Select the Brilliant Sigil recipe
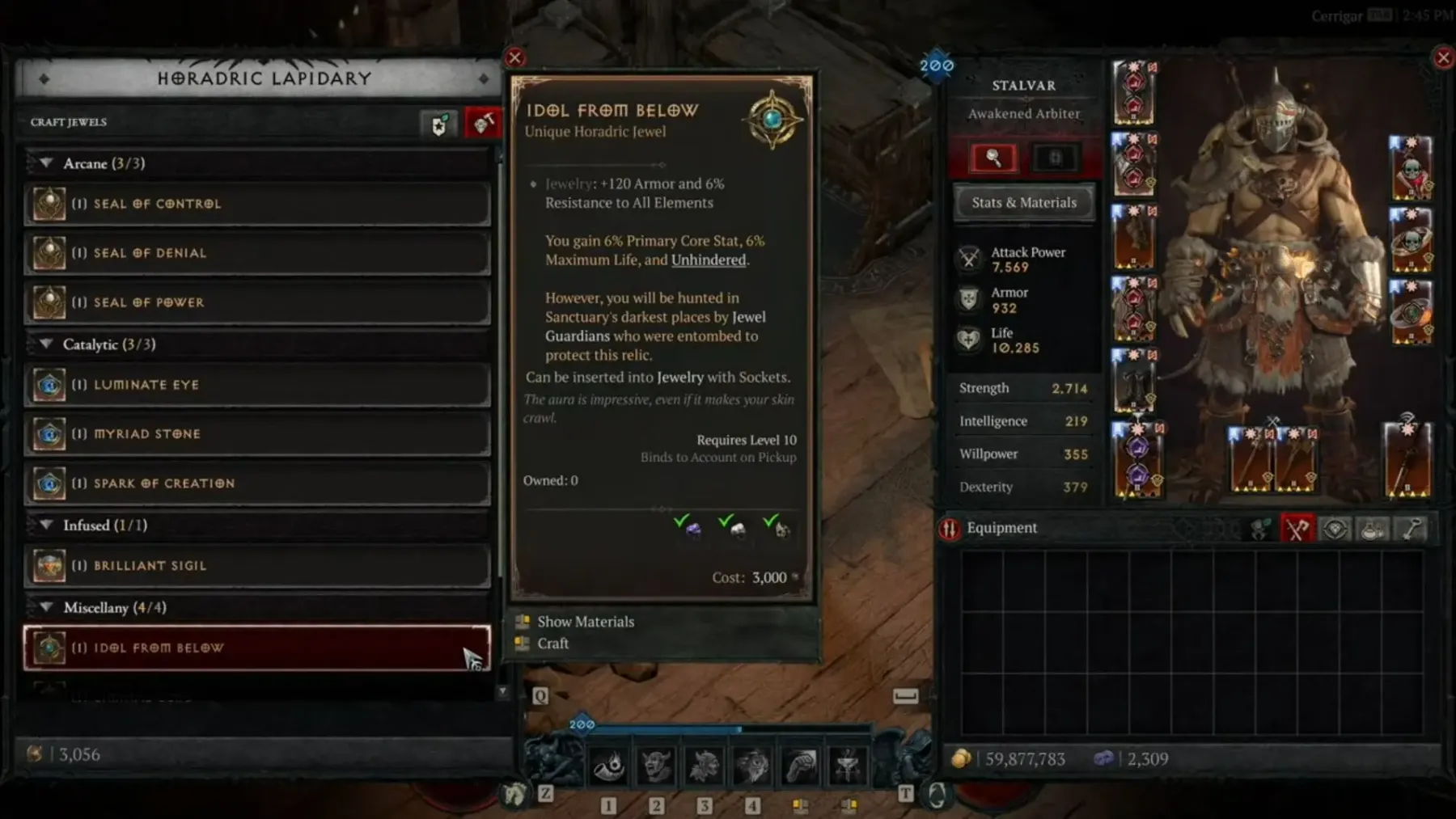Image resolution: width=1456 pixels, height=819 pixels. 257,566
